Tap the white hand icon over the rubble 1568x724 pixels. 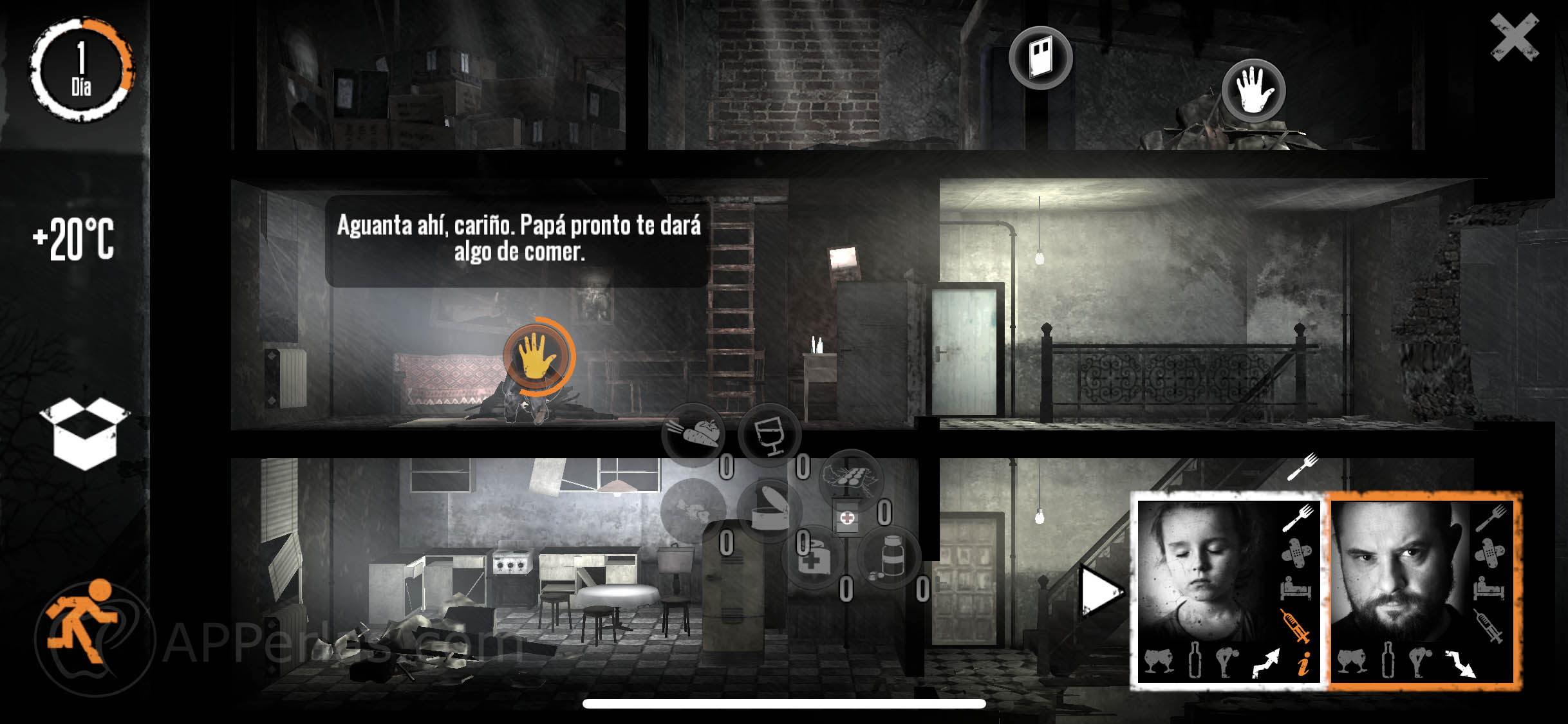point(1253,91)
